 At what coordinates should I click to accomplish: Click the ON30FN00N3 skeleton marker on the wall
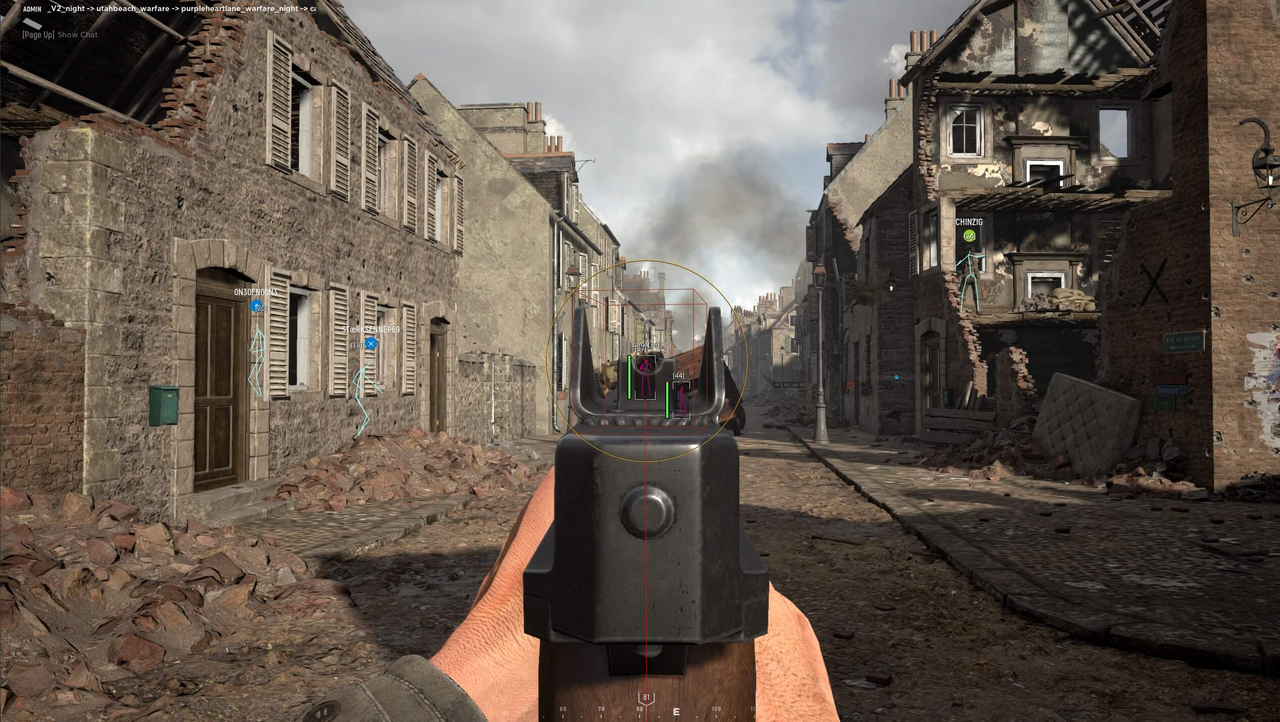click(x=256, y=360)
